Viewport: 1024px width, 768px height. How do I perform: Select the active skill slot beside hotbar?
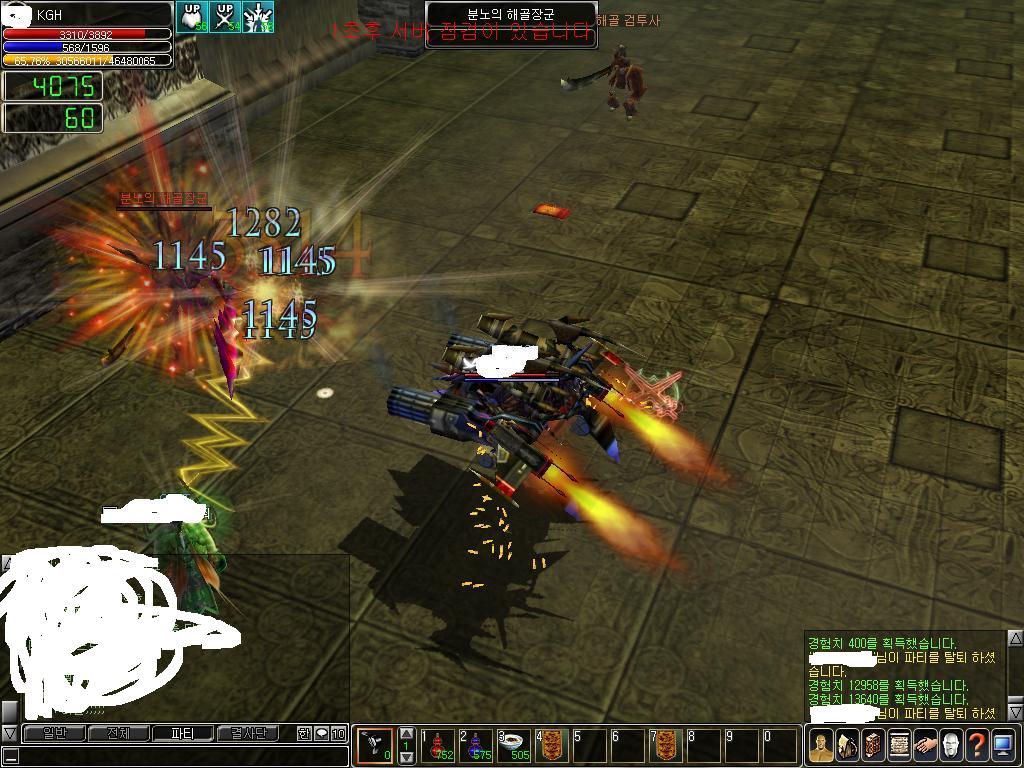376,745
